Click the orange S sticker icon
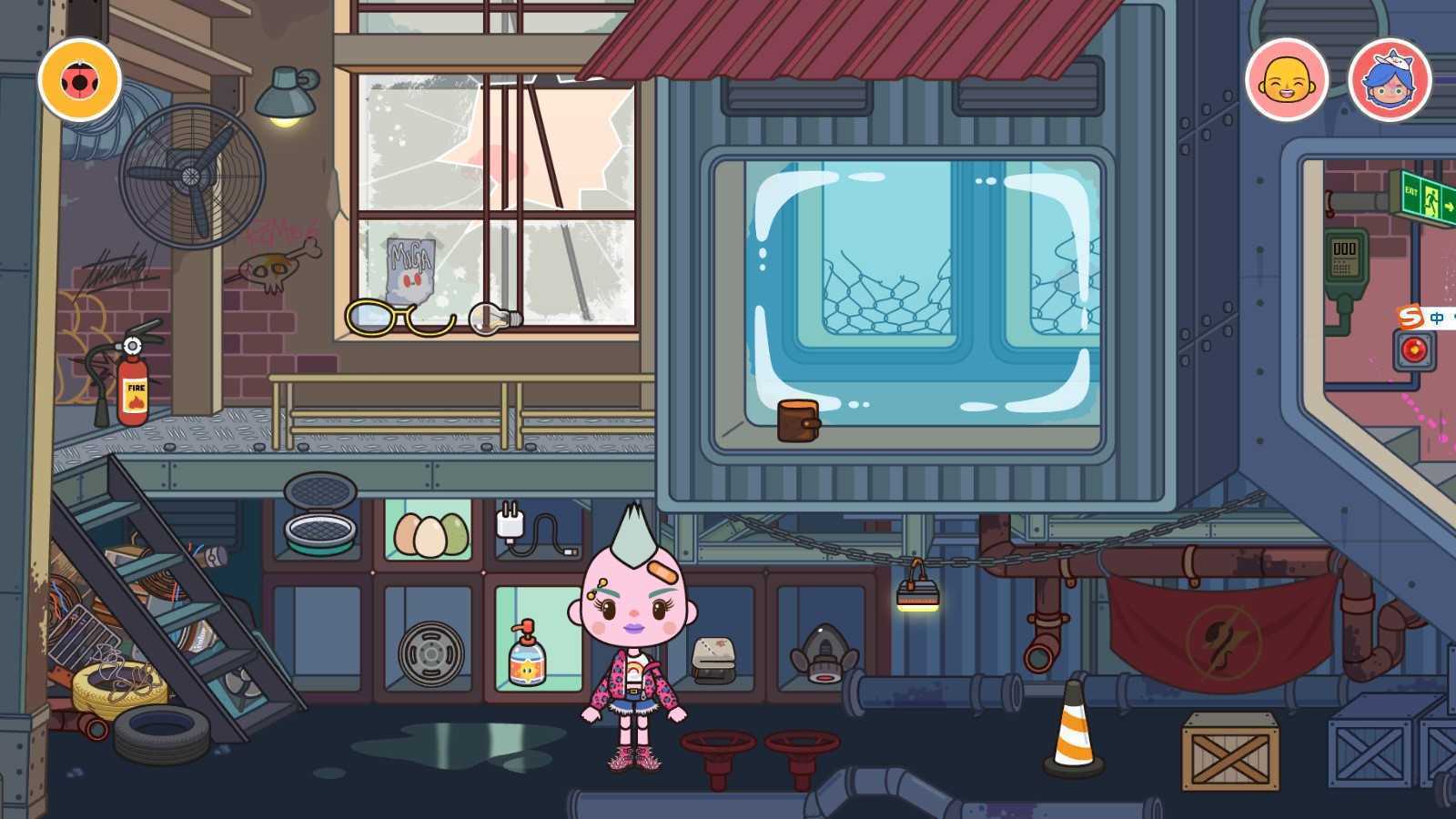Screen dimensions: 1456x819 (1409, 315)
